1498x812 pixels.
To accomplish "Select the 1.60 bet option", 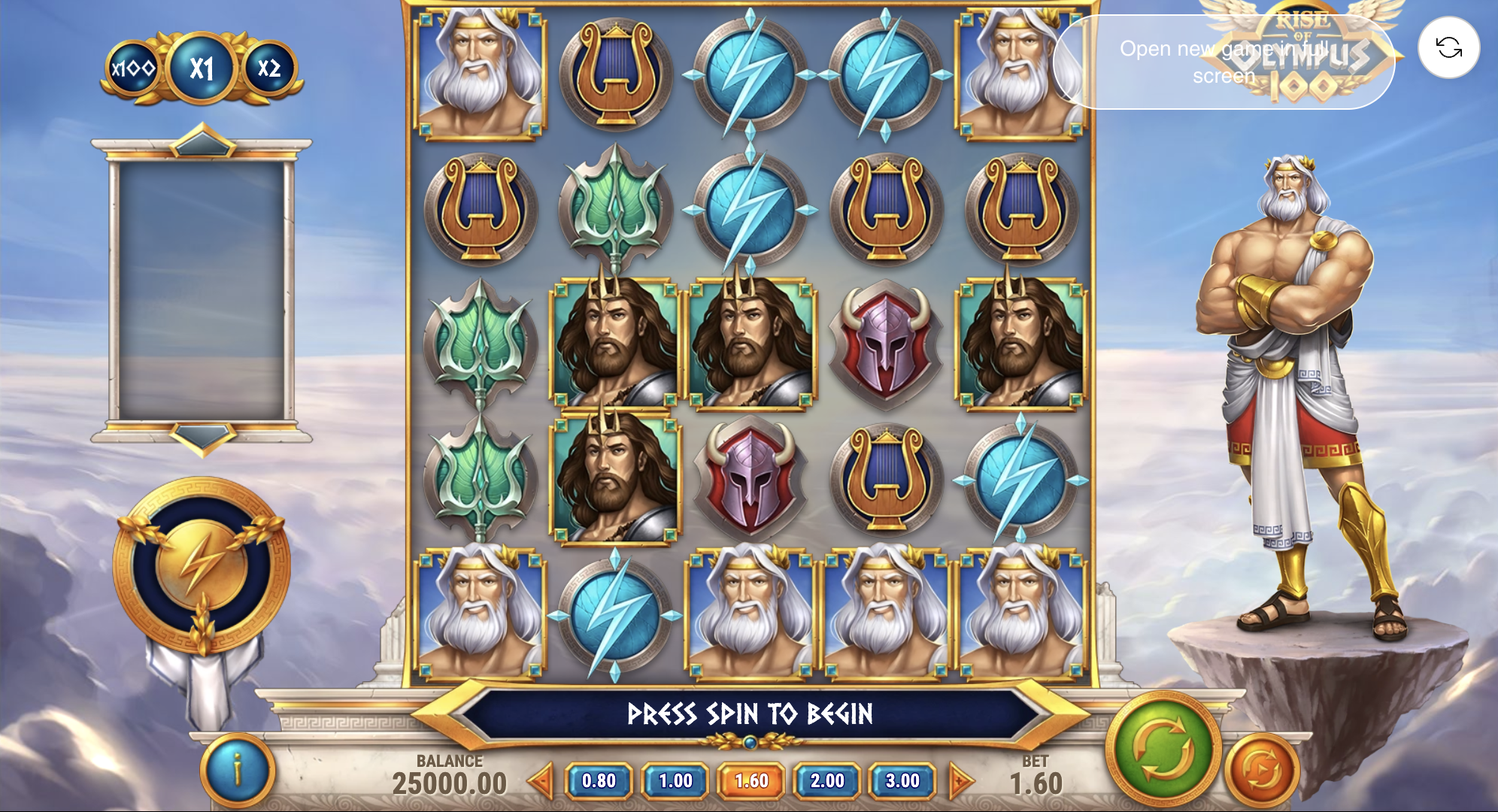I will pos(751,781).
